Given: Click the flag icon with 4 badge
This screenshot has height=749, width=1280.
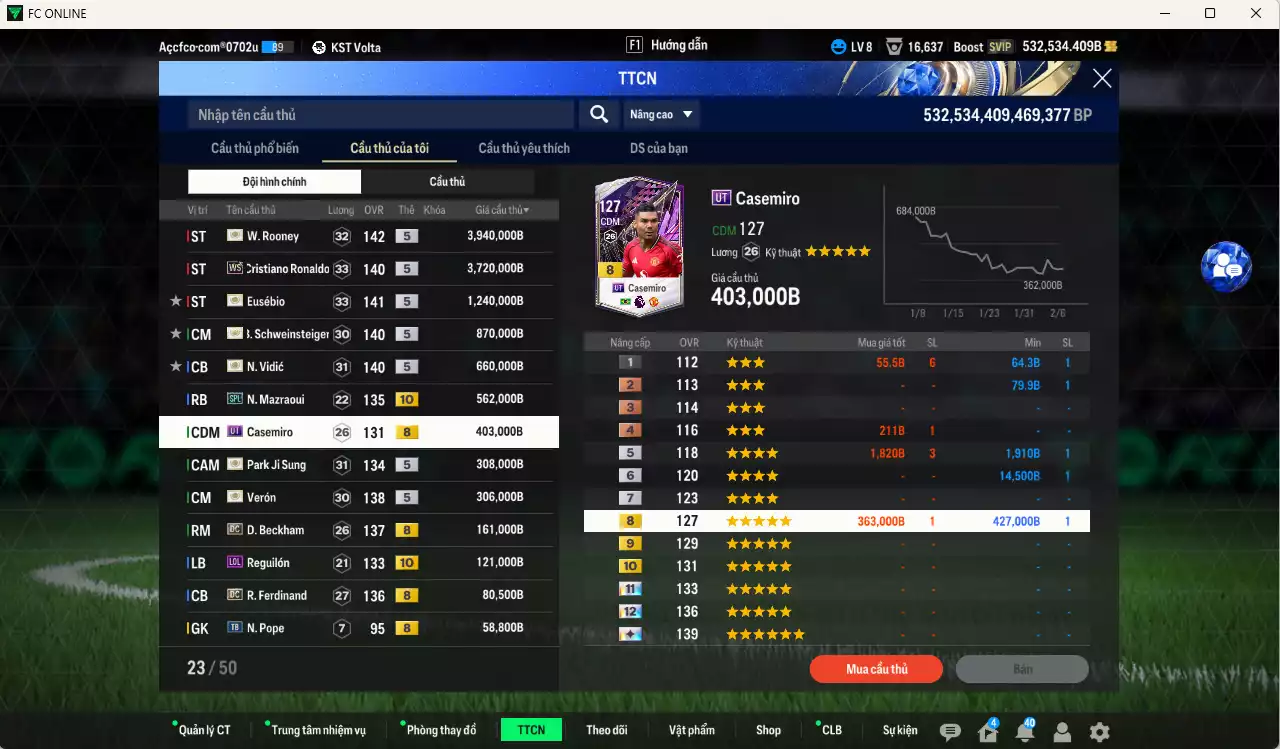Looking at the screenshot, I should pos(987,733).
